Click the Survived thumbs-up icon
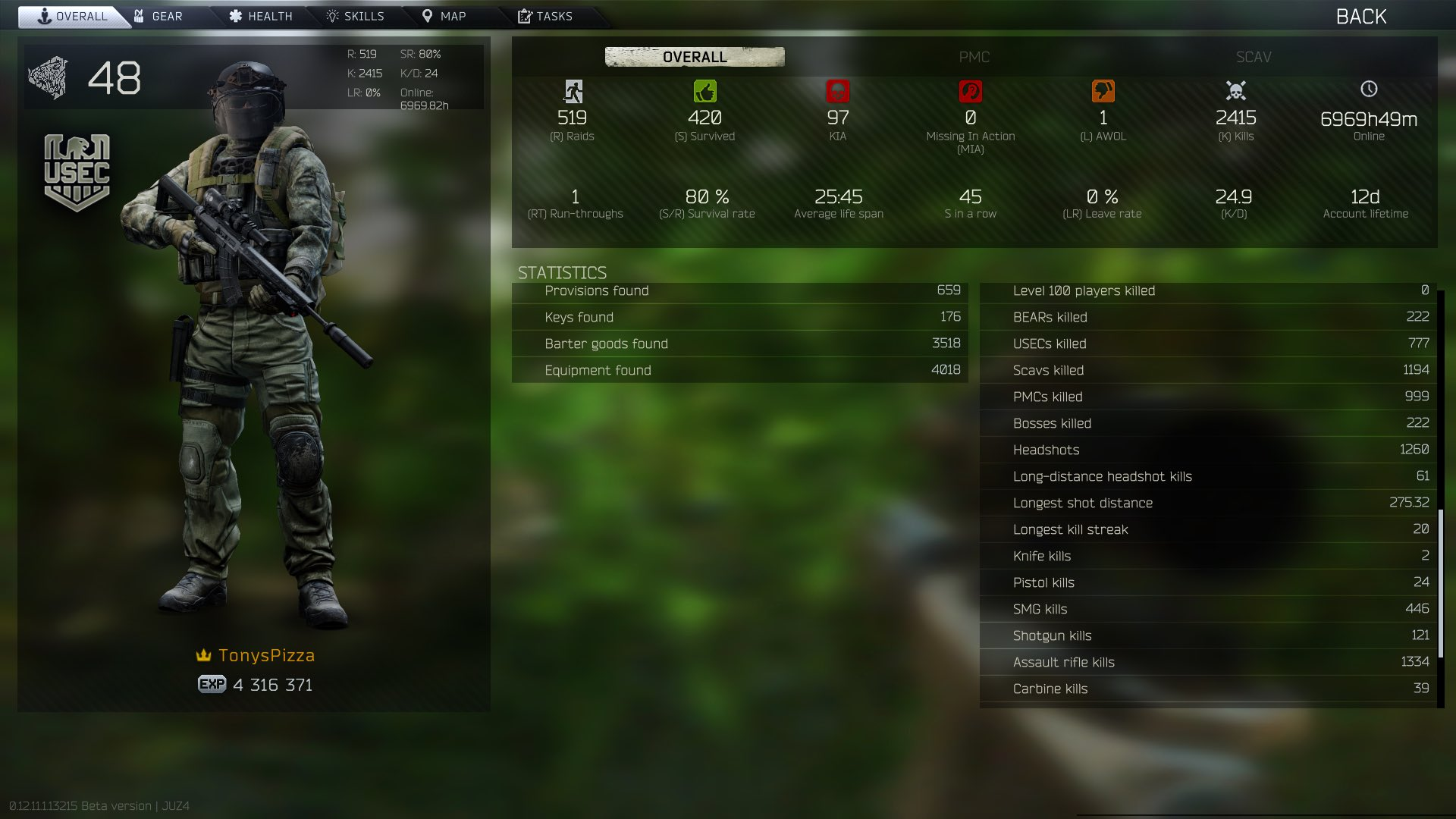This screenshot has height=819, width=1456. tap(706, 91)
